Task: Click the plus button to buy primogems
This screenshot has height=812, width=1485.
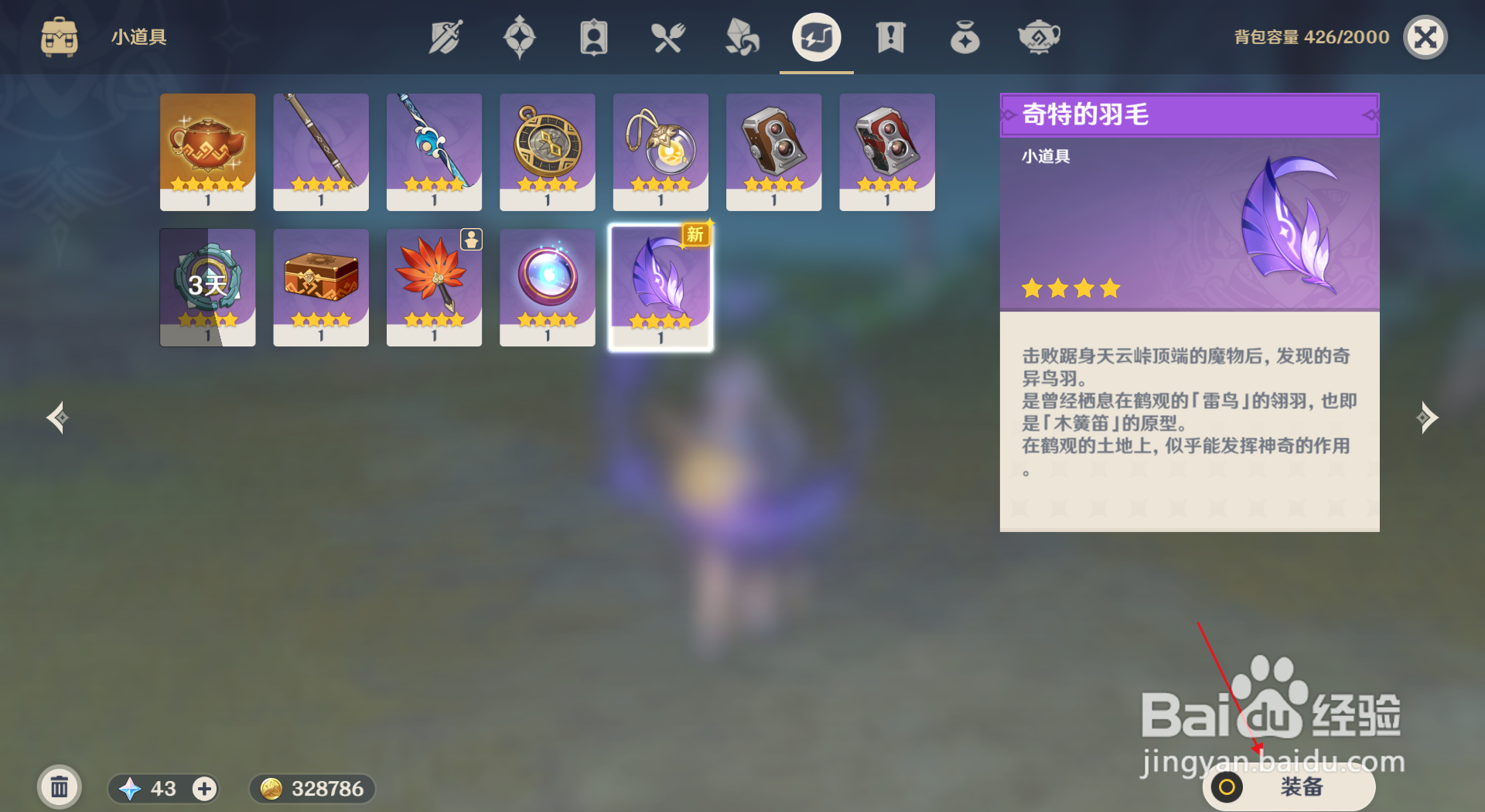Action: 203,789
